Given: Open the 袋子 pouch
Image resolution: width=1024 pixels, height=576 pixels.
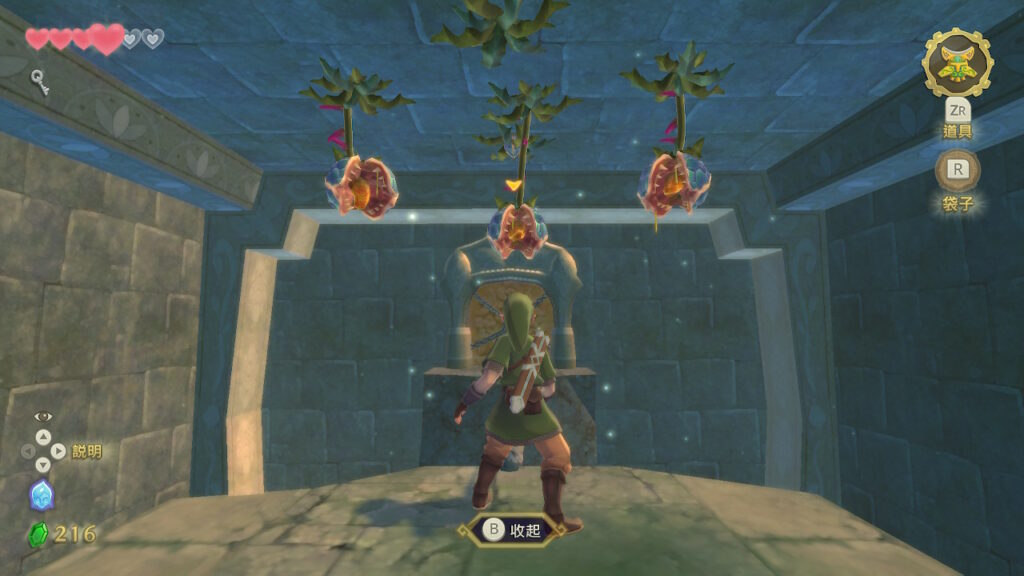Looking at the screenshot, I should [957, 171].
